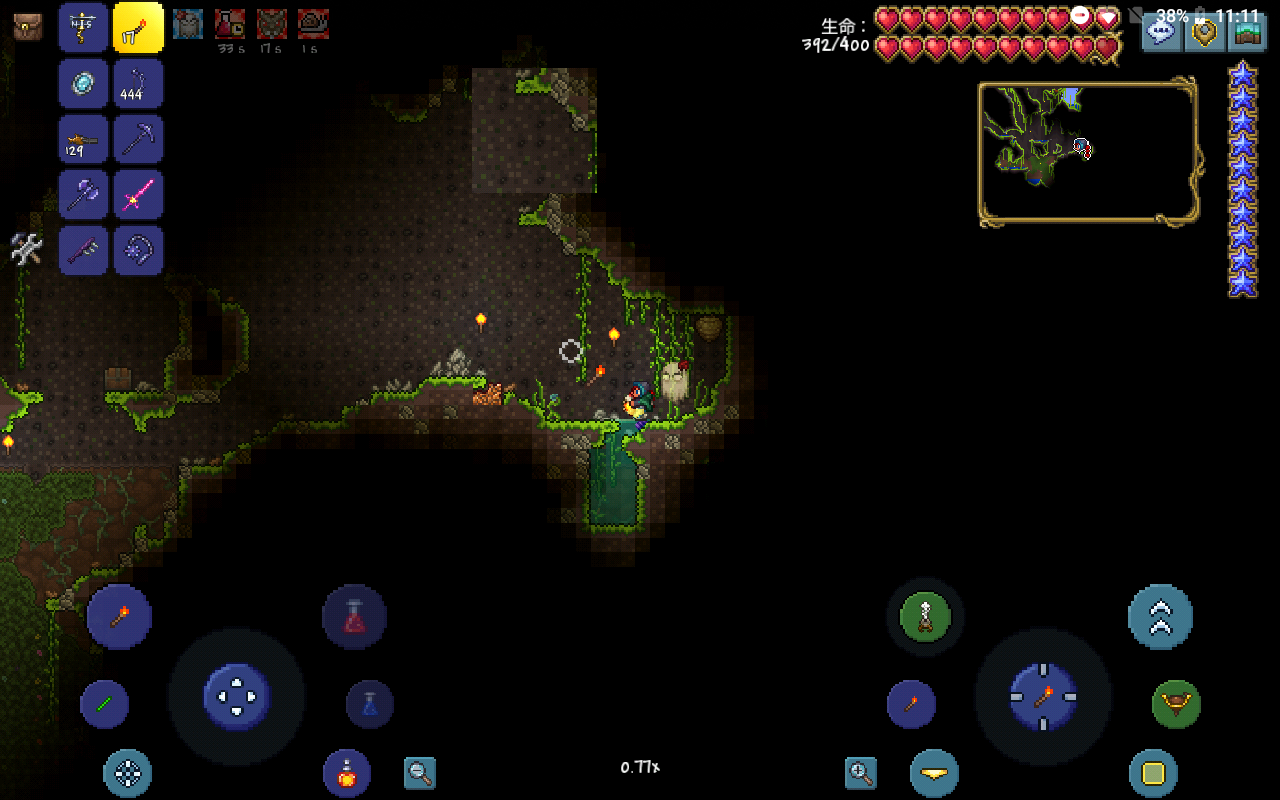Select the compass hotbar slot
Image resolution: width=1280 pixels, height=800 pixels.
[x=84, y=27]
